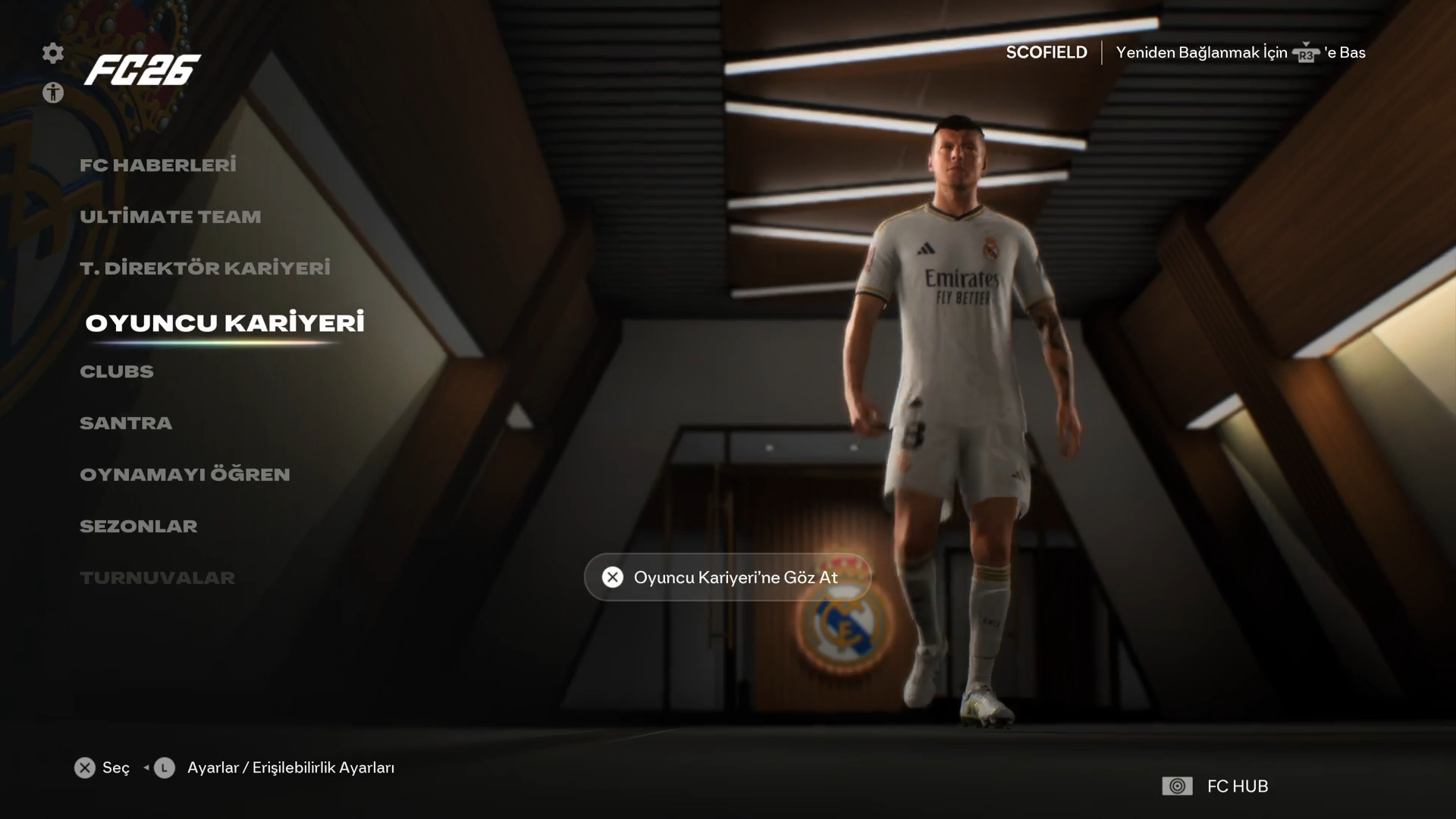Select the Santra menu option
Viewport: 1456px width, 819px height.
point(126,423)
